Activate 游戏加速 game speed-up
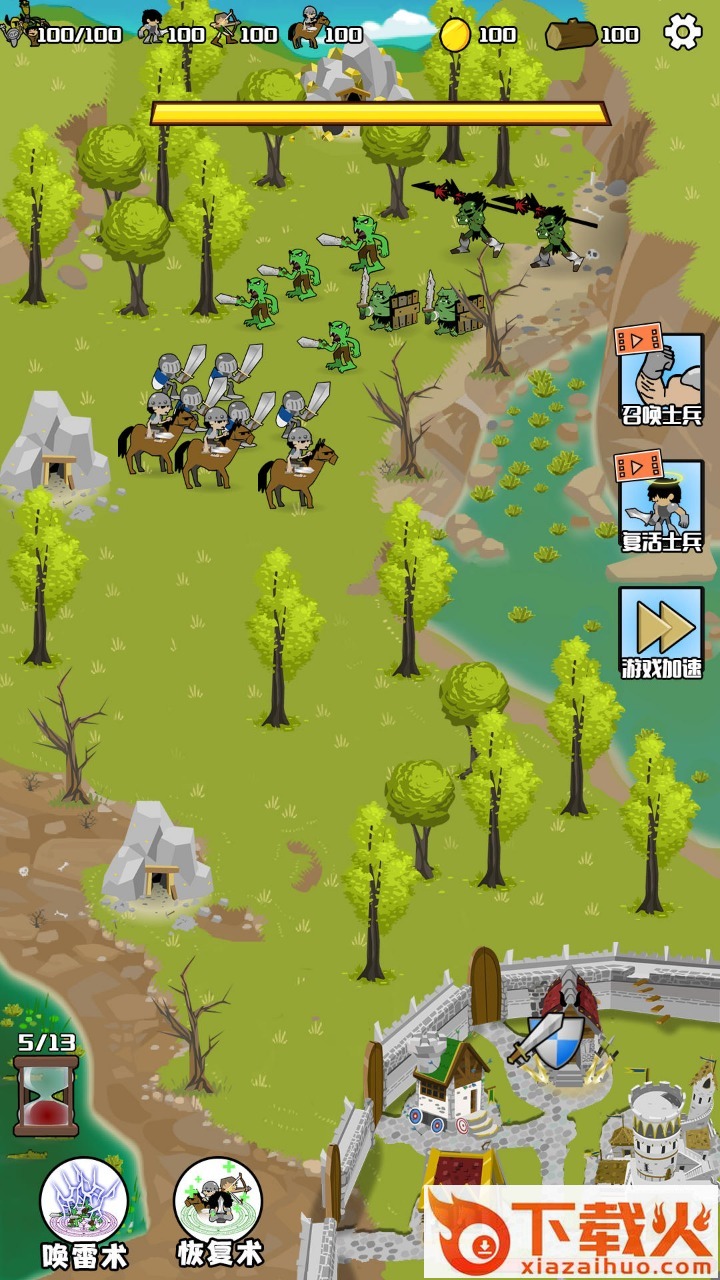This screenshot has height=1280, width=720. [660, 631]
